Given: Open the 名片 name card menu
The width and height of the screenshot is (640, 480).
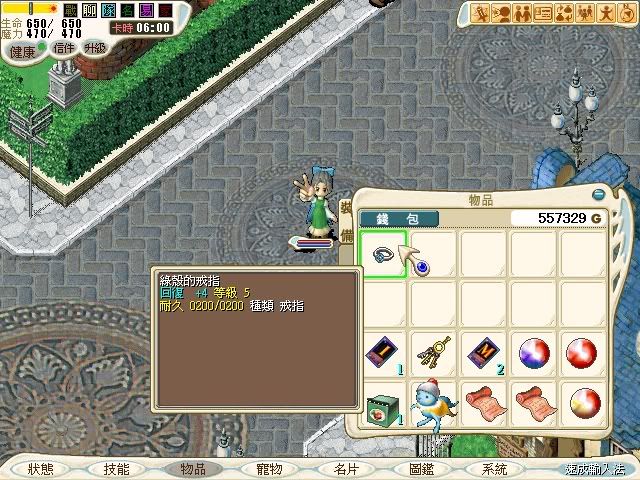Looking at the screenshot, I should [x=345, y=468].
